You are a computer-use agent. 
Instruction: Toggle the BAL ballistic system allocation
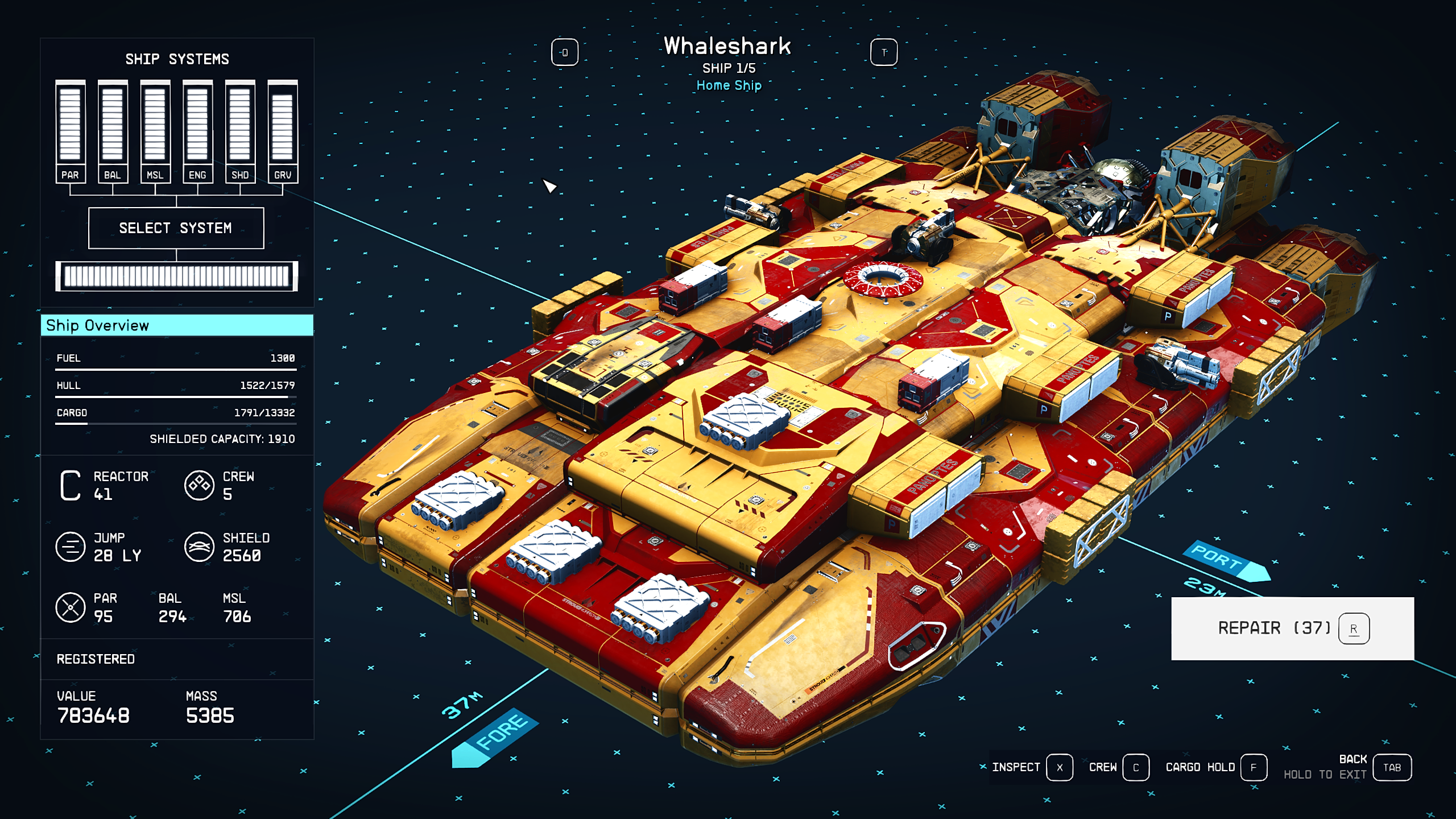113,125
